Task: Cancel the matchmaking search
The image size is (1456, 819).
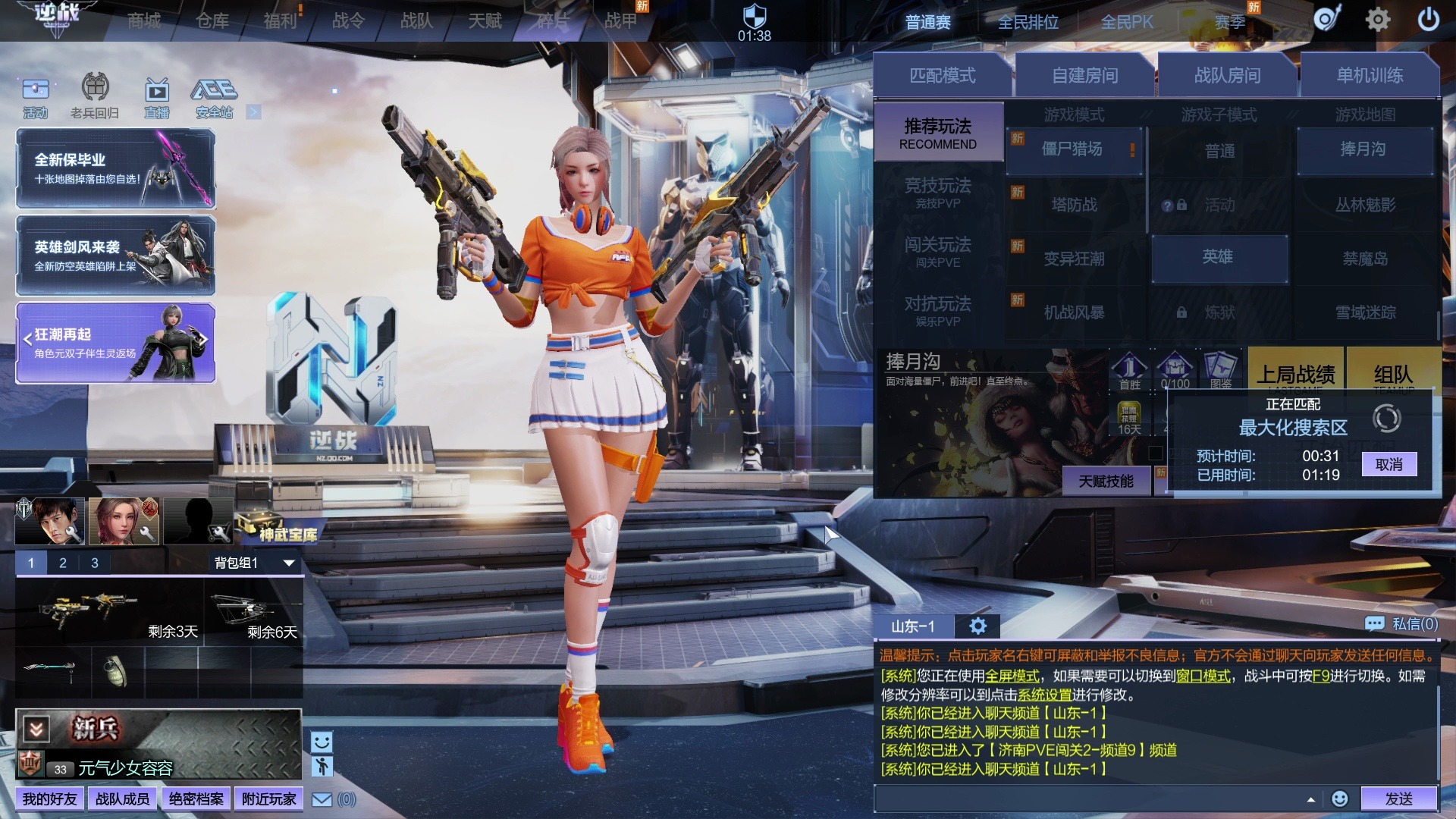Action: (x=1389, y=465)
